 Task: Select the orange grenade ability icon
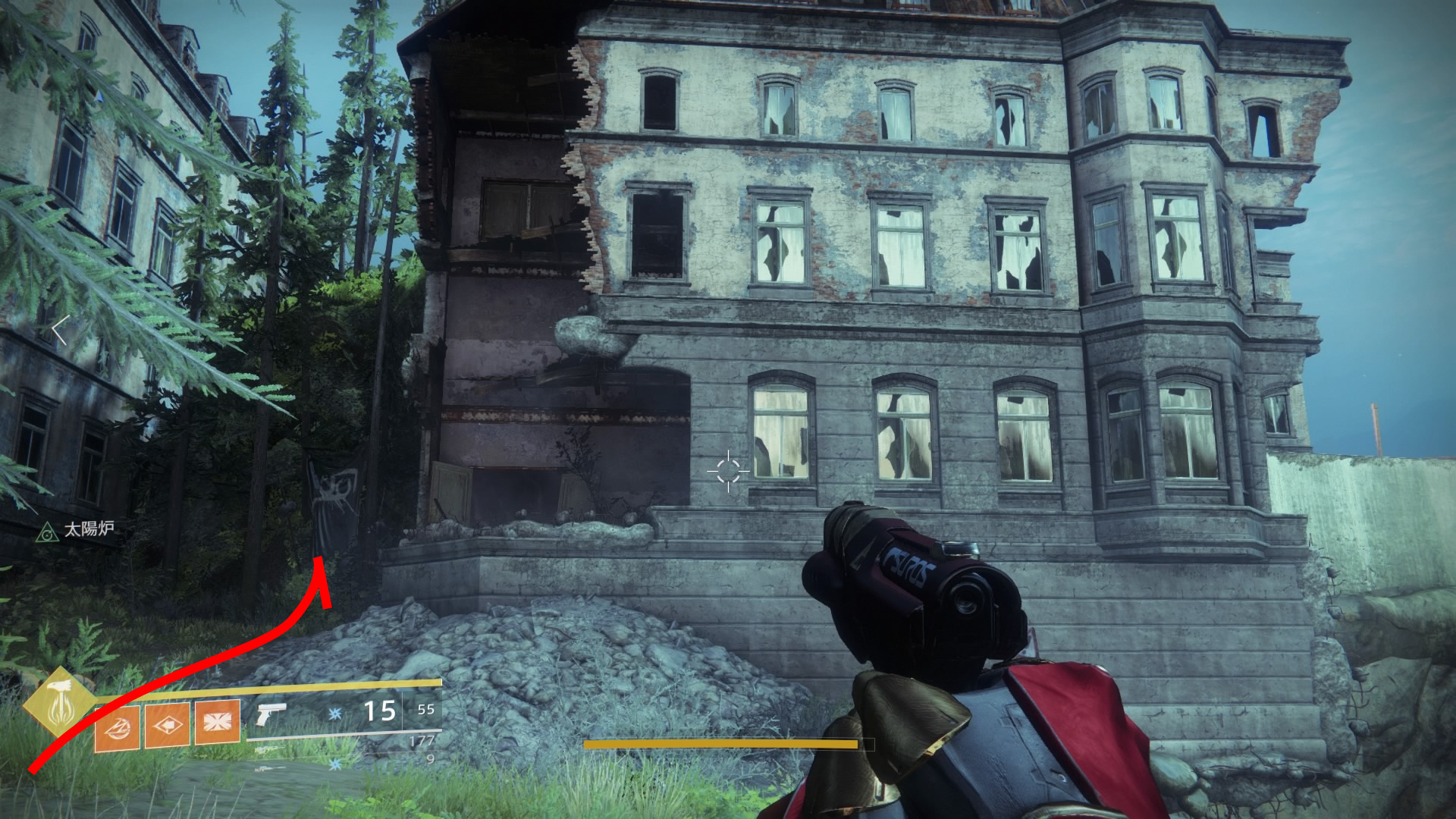pyautogui.click(x=118, y=726)
